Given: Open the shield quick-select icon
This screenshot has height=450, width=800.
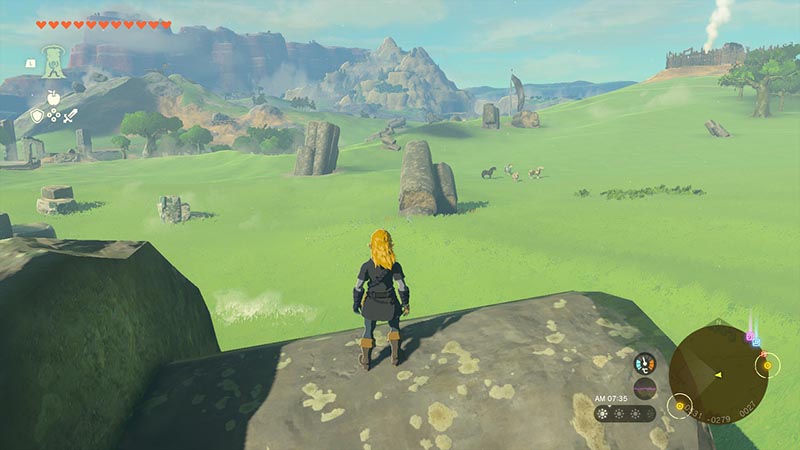Looking at the screenshot, I should pos(37,116).
